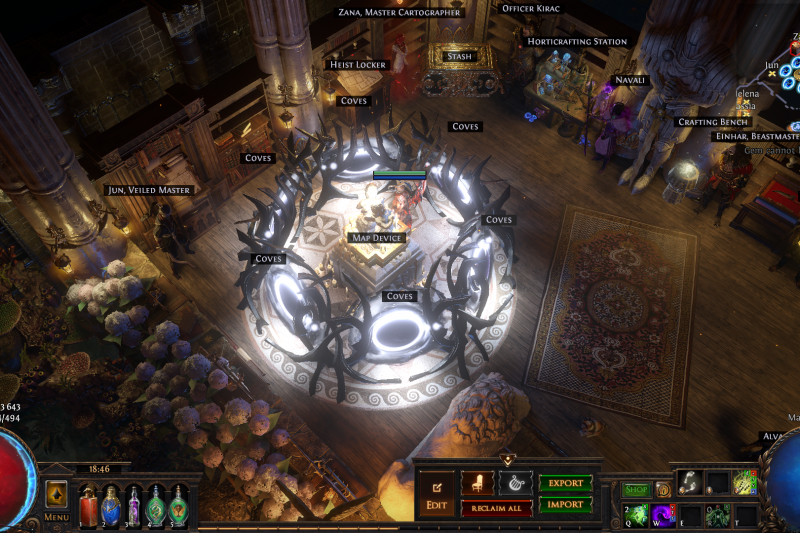Screen dimensions: 800x533
Task: Activate the purple vortex skill on W
Action: 663,514
